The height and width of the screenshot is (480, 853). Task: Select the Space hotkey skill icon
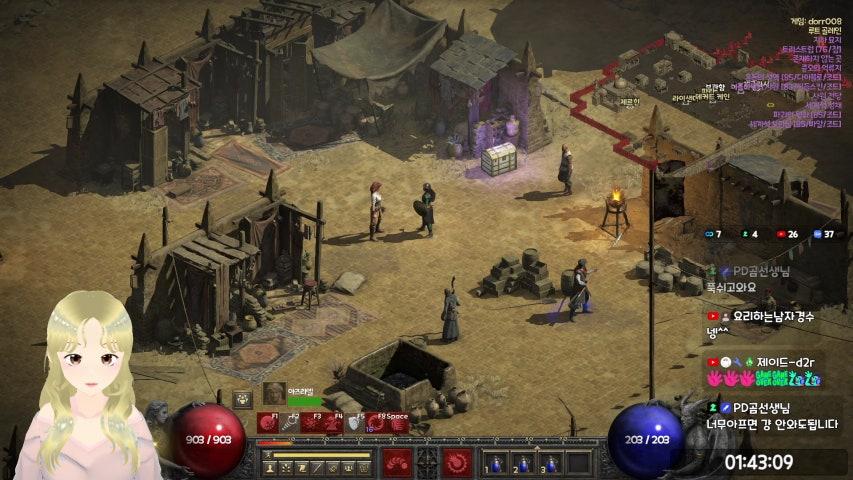point(399,424)
